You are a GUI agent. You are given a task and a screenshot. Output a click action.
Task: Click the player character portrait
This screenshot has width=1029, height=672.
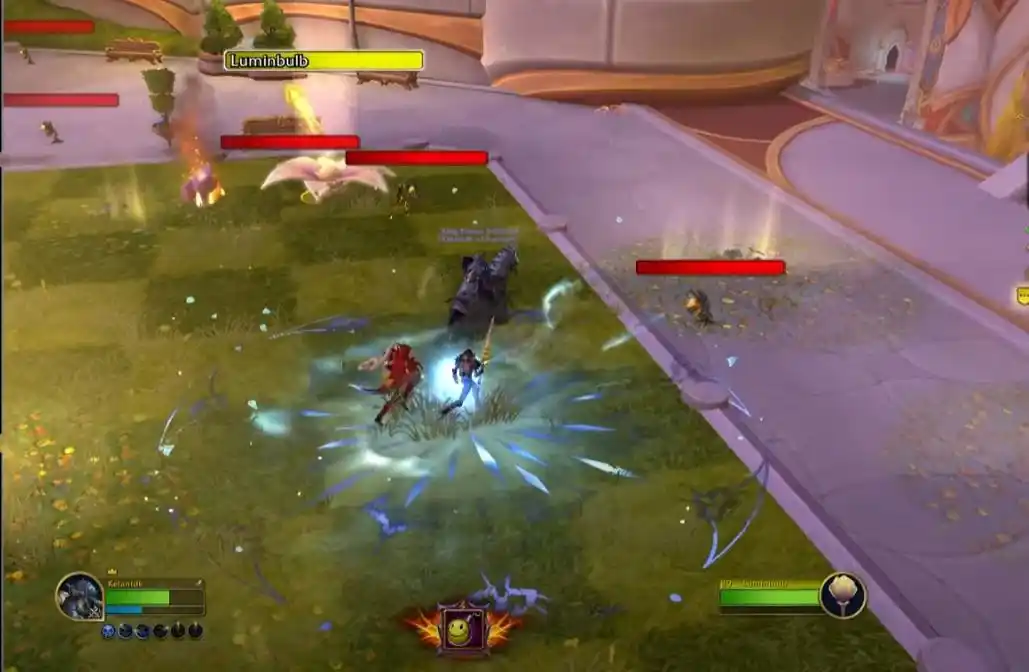click(79, 597)
